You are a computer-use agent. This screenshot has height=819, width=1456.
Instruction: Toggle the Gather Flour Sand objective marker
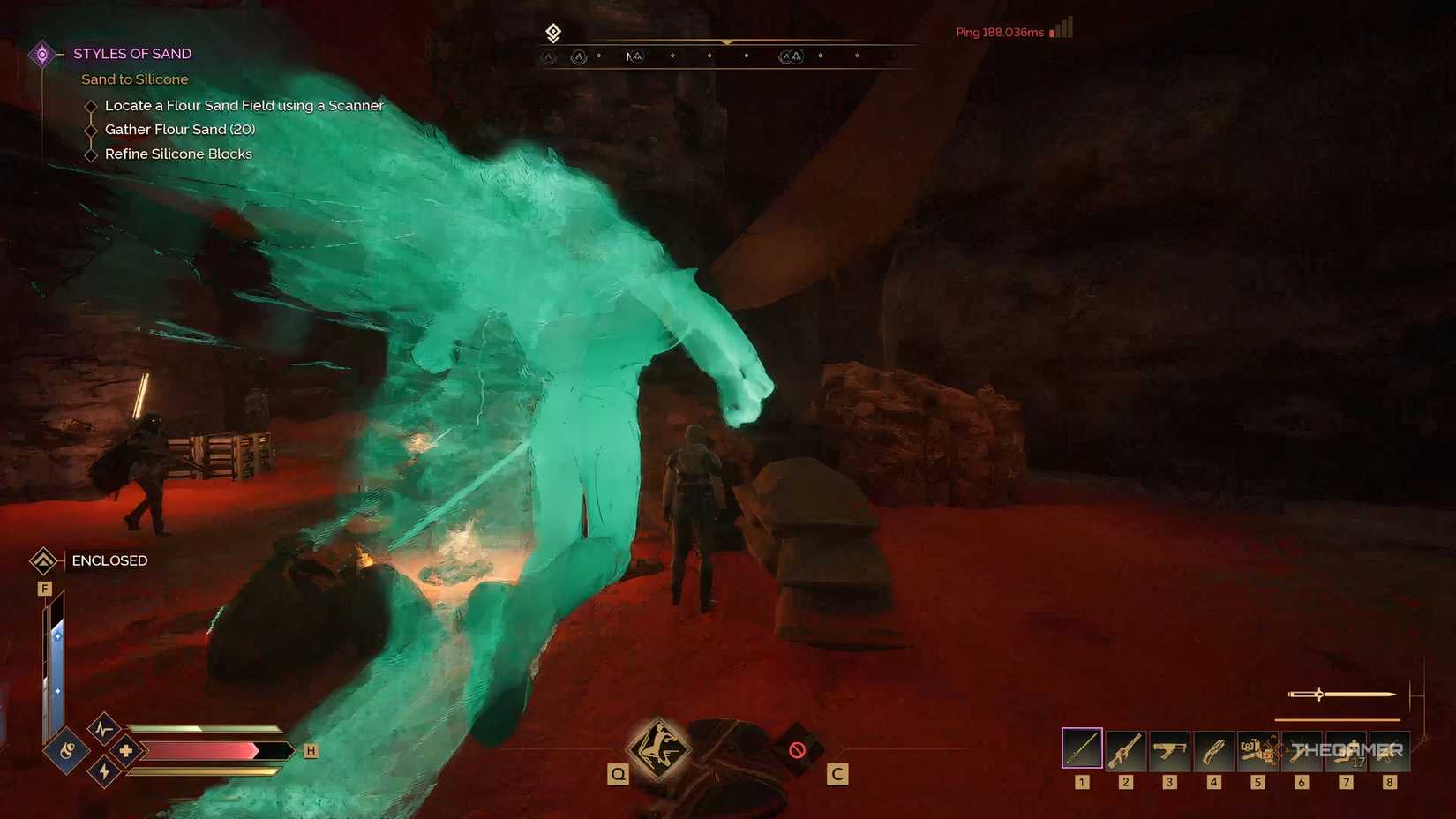pyautogui.click(x=91, y=129)
